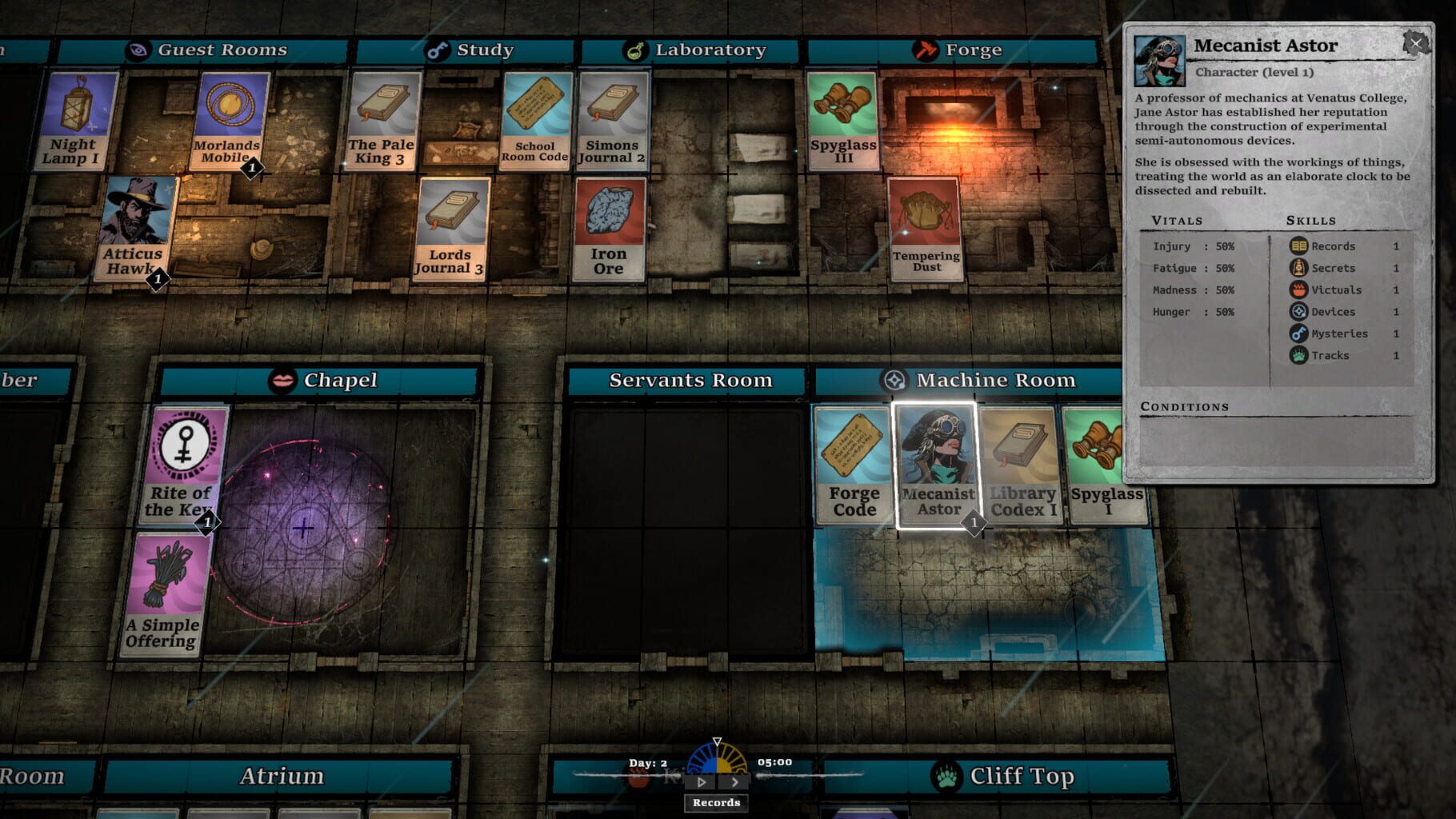Click the day-night clock dial
The height and width of the screenshot is (819, 1456).
pos(716,760)
